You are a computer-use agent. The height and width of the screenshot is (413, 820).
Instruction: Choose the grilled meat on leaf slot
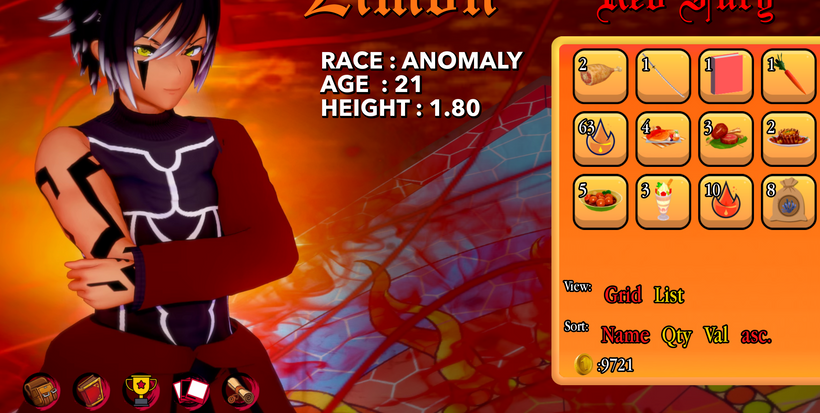(726, 139)
